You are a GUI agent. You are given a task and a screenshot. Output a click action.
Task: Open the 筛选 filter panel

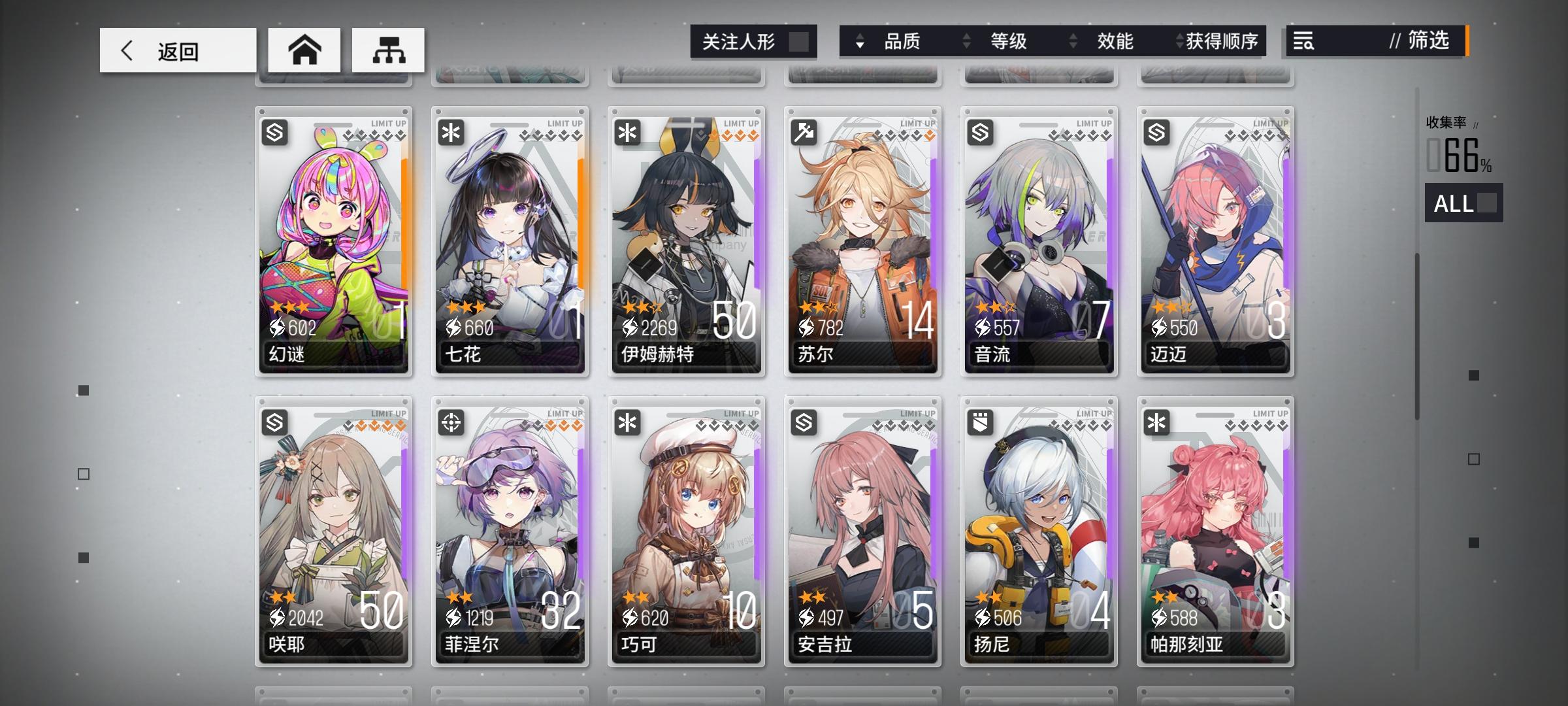click(x=1430, y=42)
